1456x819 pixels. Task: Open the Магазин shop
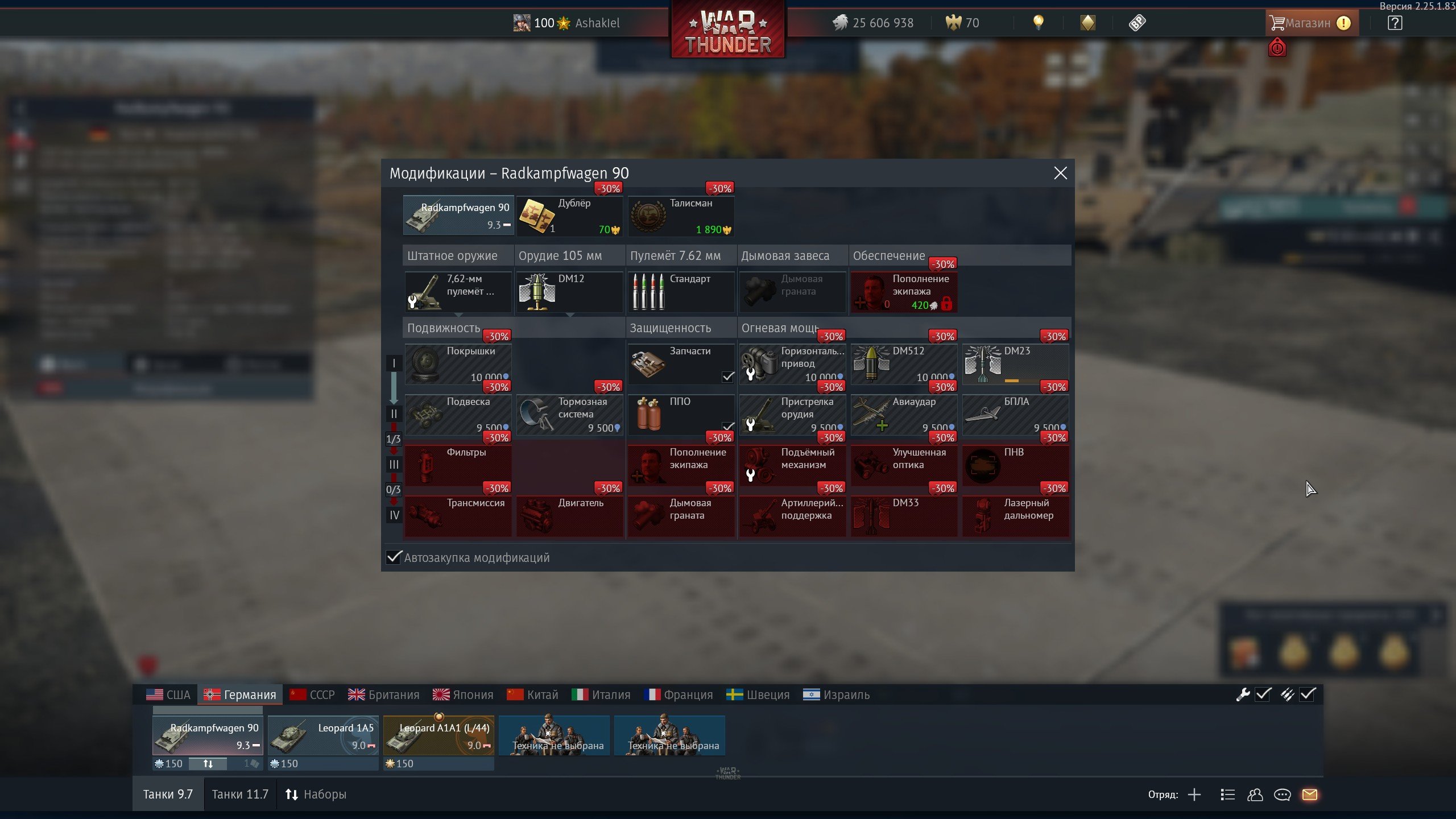coord(1309,23)
